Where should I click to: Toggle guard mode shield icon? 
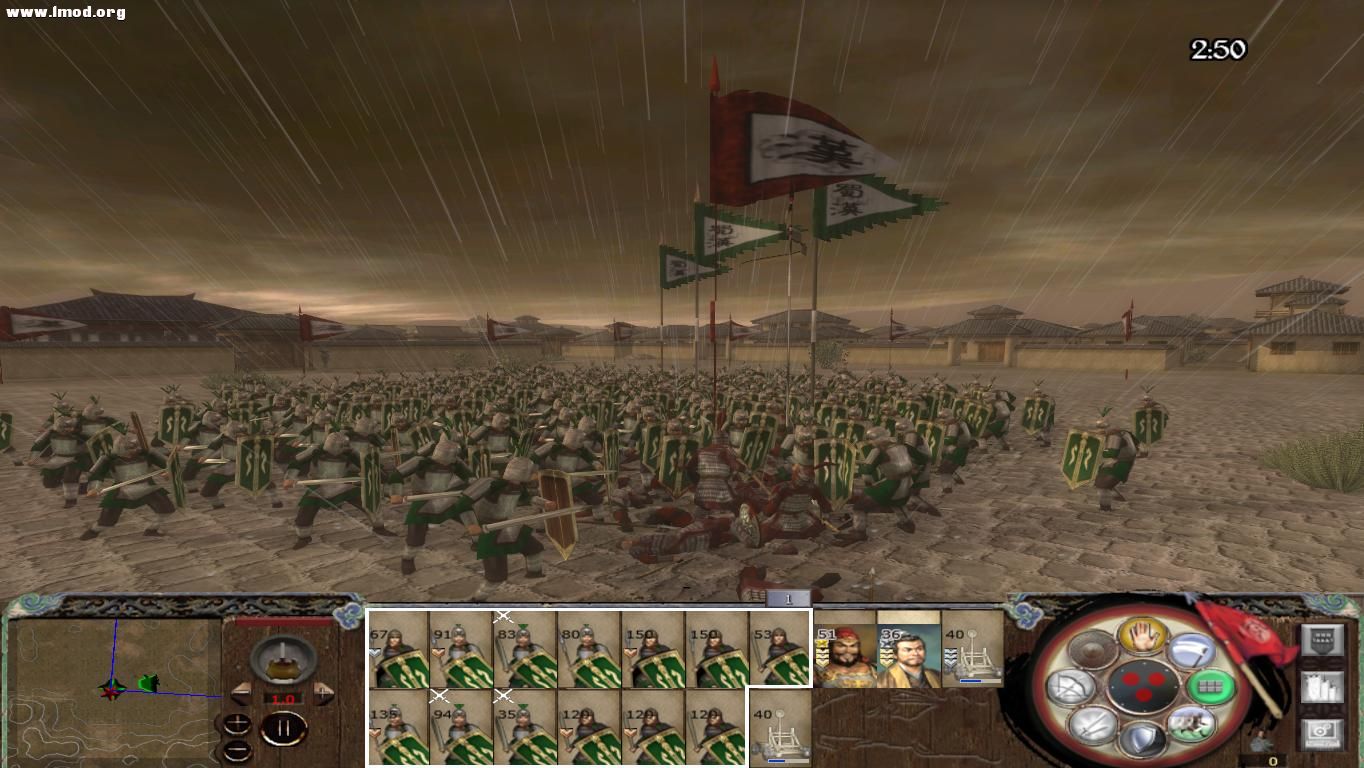pyautogui.click(x=1141, y=741)
